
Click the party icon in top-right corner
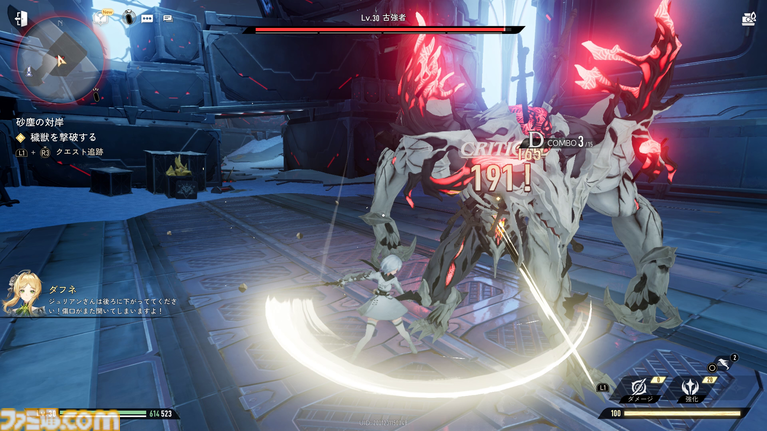coord(750,18)
